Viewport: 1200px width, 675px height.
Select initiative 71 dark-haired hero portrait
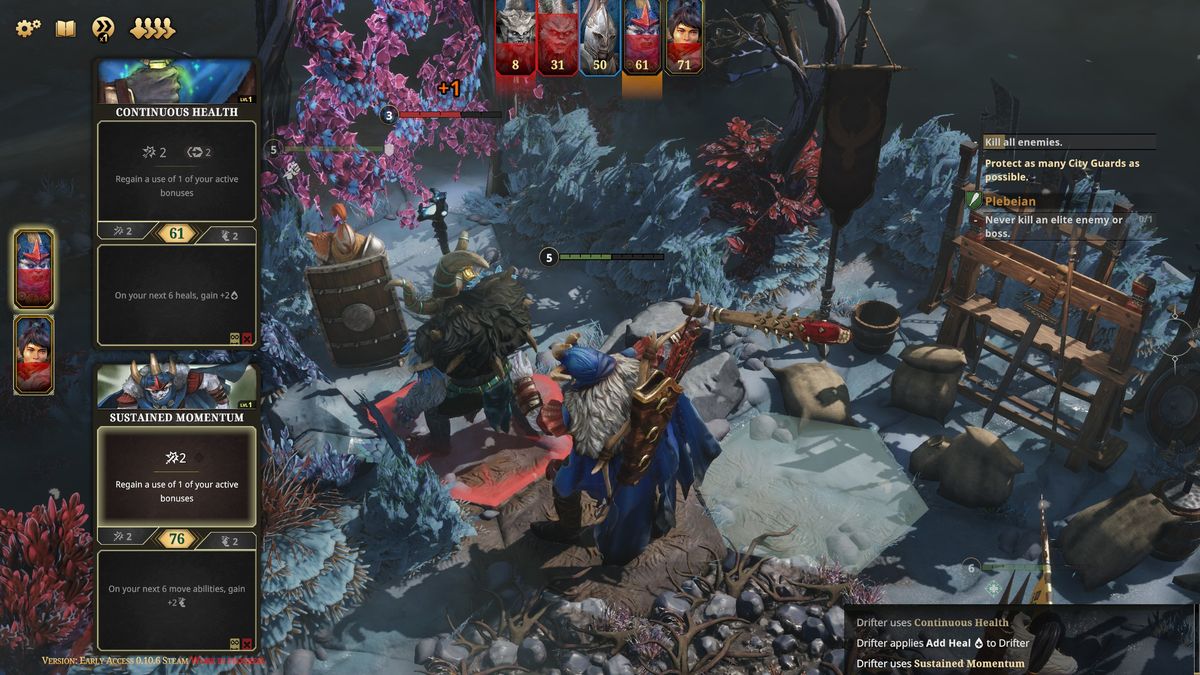tap(684, 36)
